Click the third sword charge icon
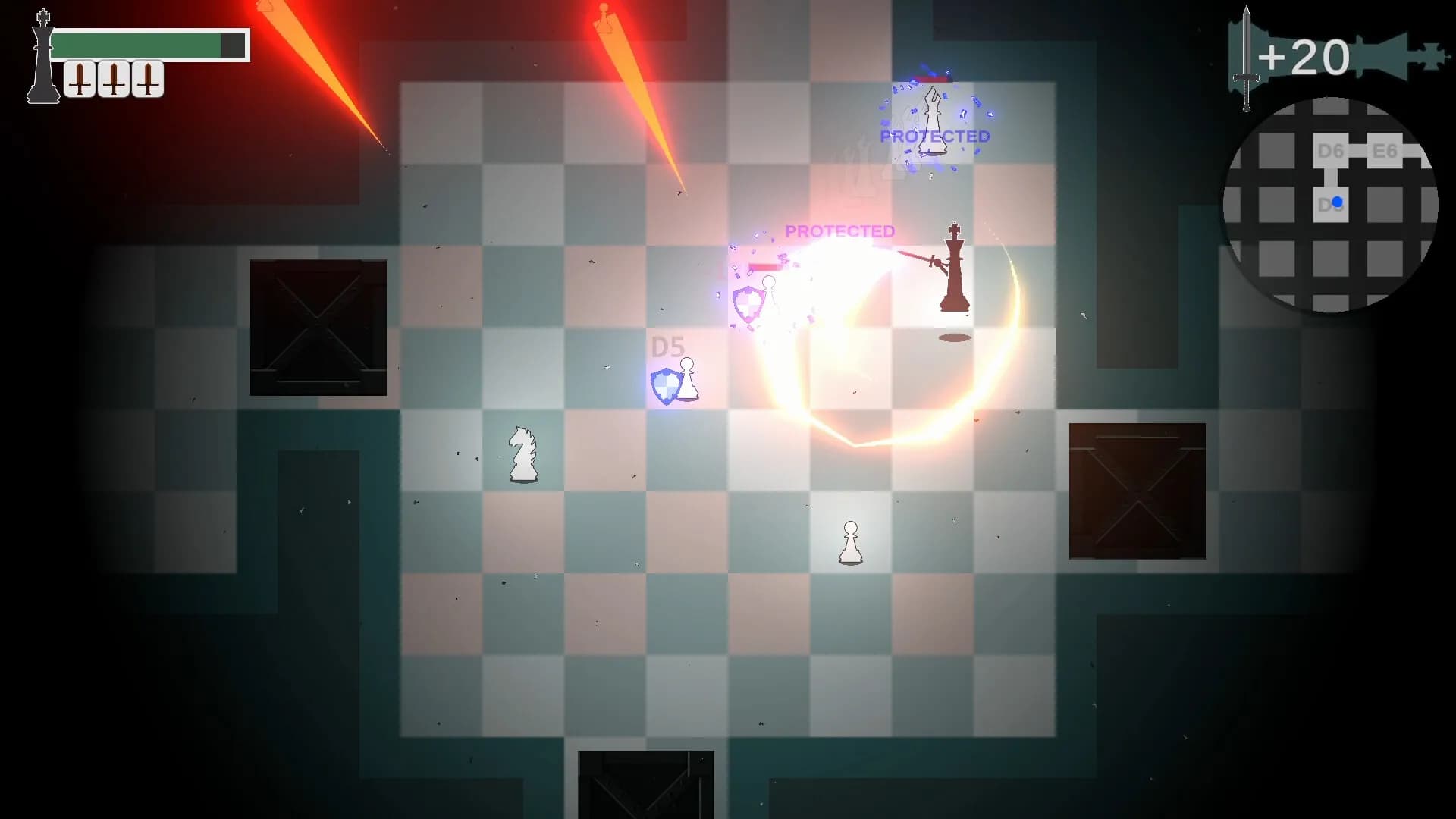This screenshot has width=1456, height=819. pos(146,76)
